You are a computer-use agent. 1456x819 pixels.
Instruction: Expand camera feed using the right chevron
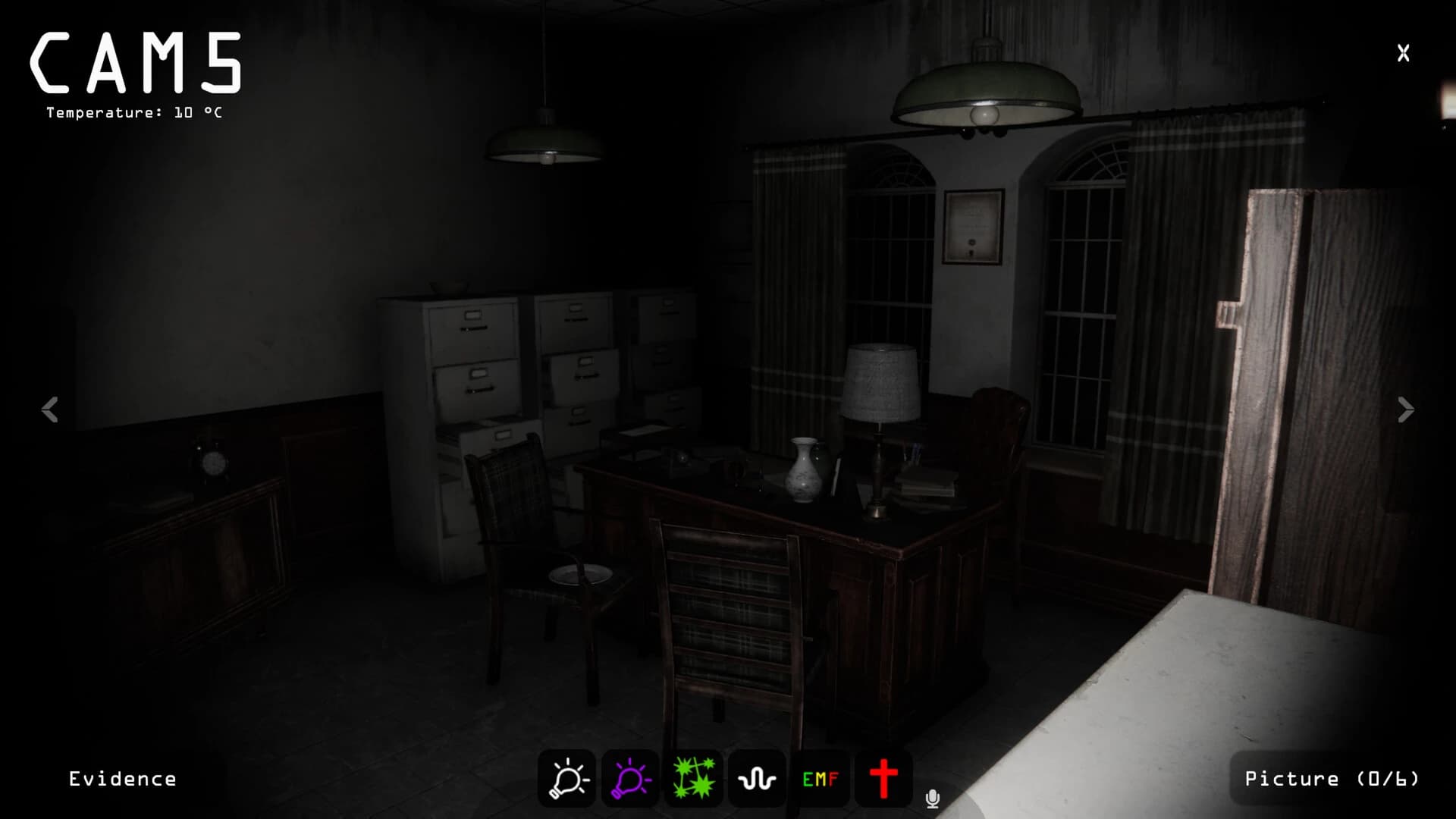pyautogui.click(x=1405, y=410)
